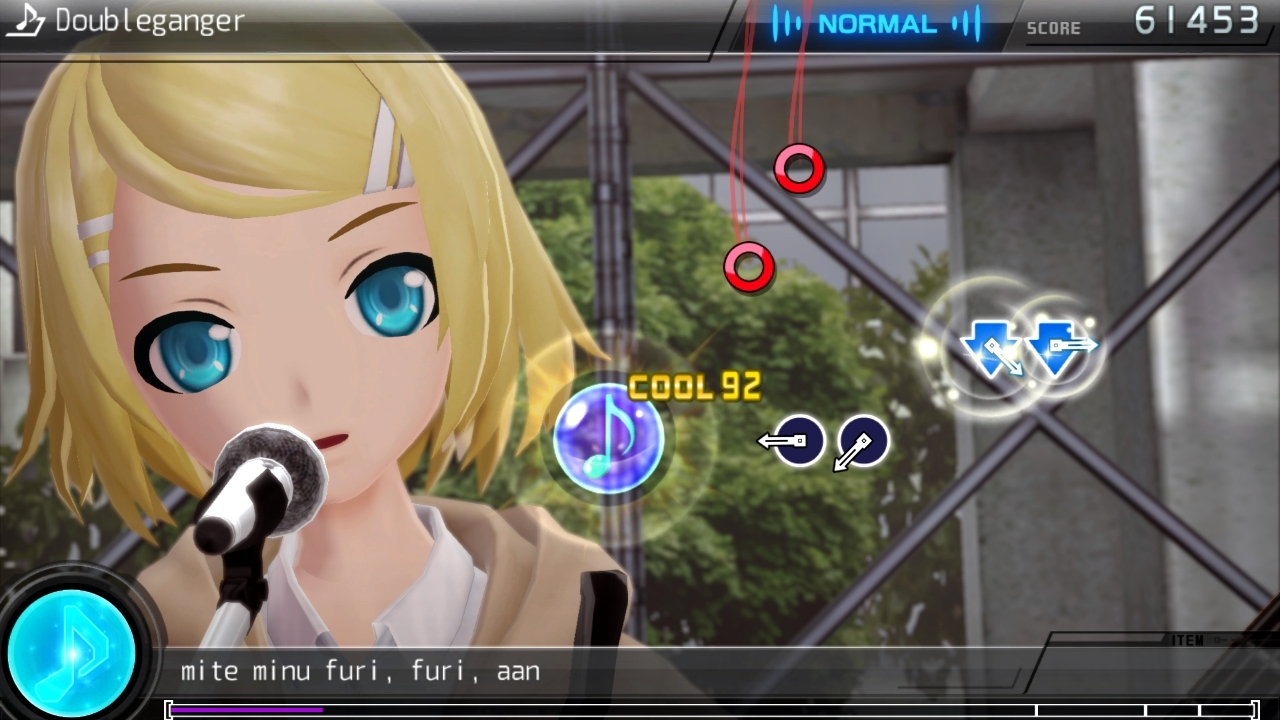
Task: Click the purple song progress bar
Action: click(x=245, y=707)
